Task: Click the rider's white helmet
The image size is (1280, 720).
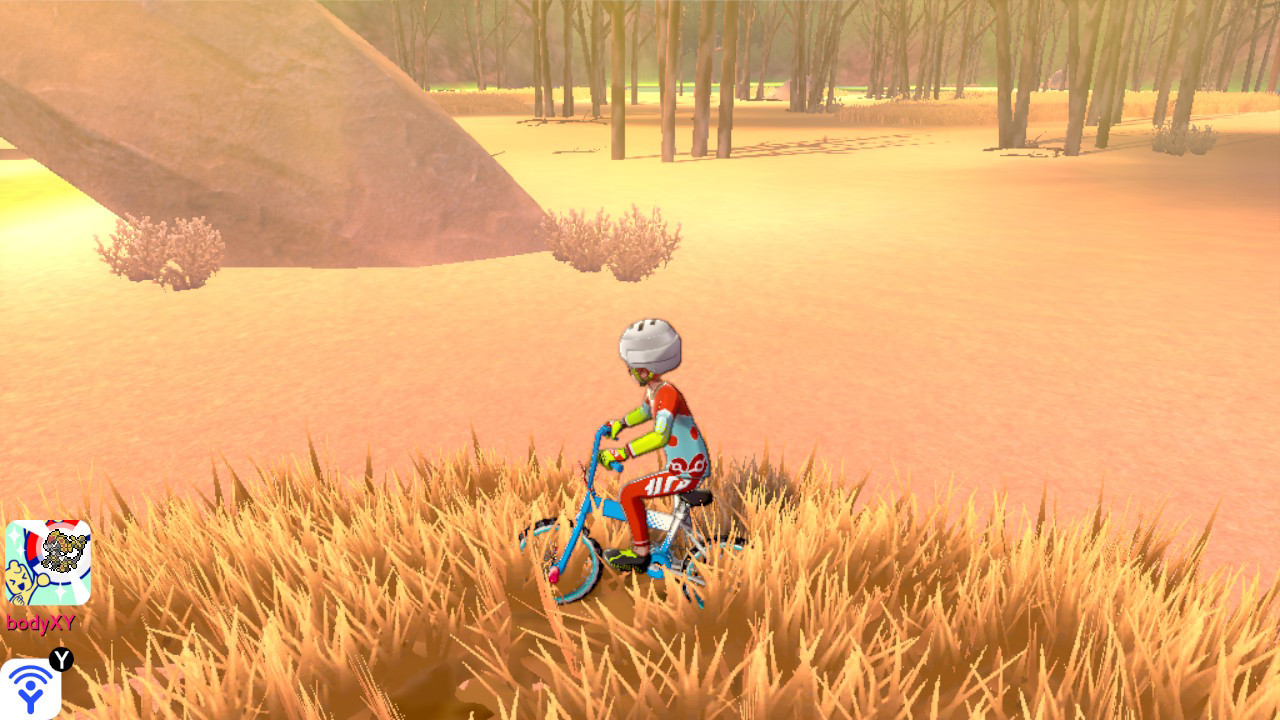Action: [648, 343]
